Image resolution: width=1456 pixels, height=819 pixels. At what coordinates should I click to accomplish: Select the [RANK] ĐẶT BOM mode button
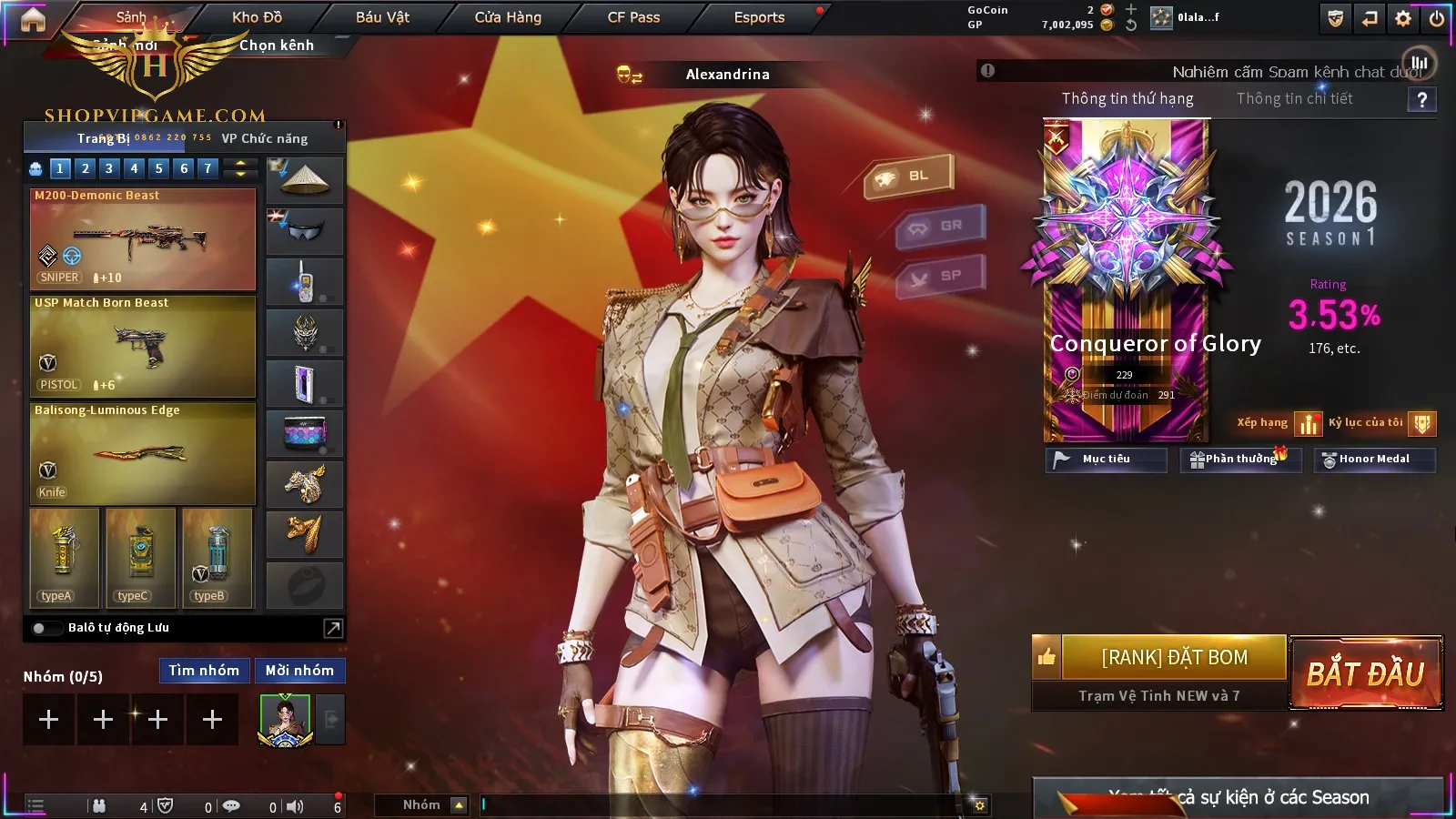point(1174,657)
